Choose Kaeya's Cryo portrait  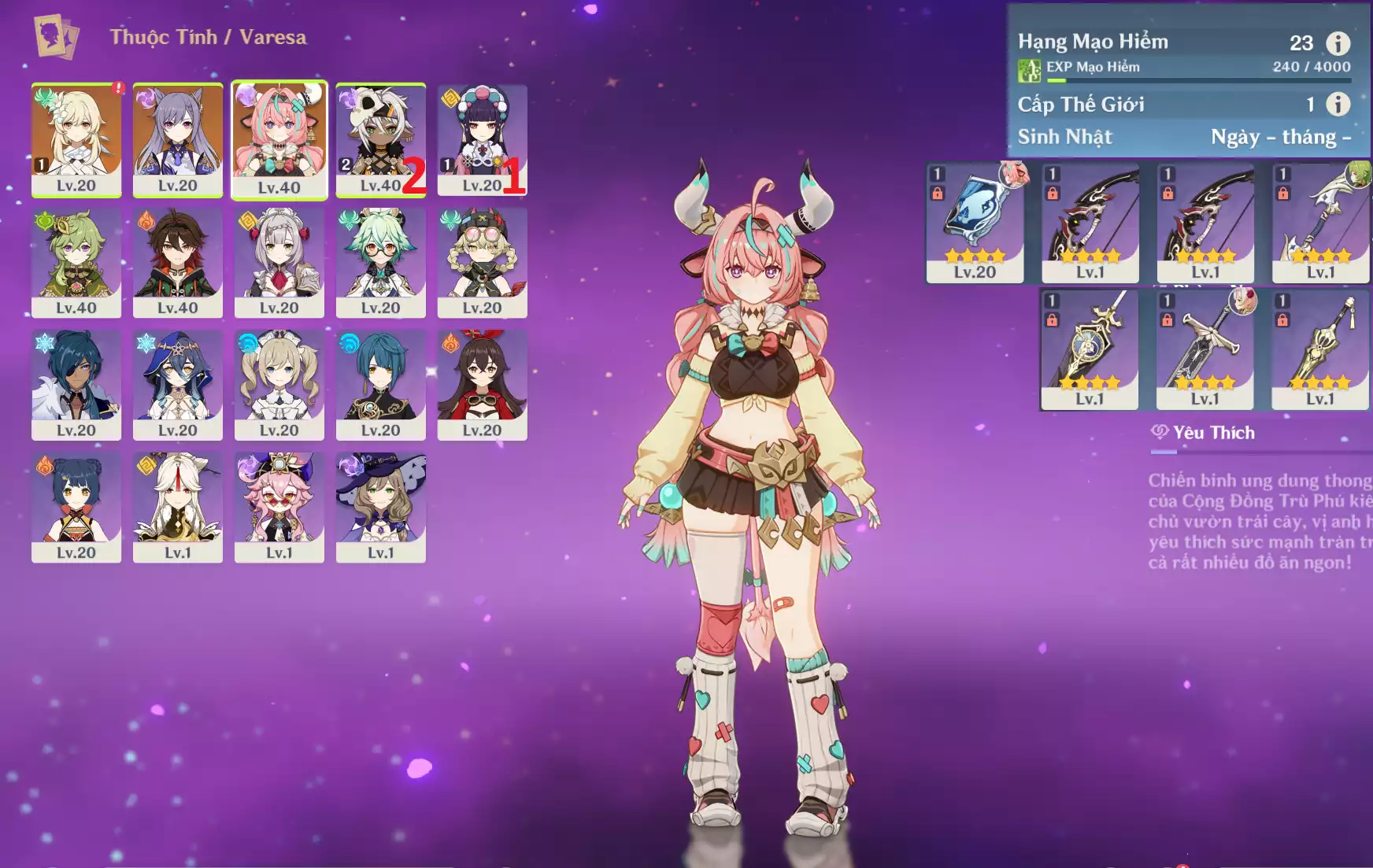pos(76,385)
